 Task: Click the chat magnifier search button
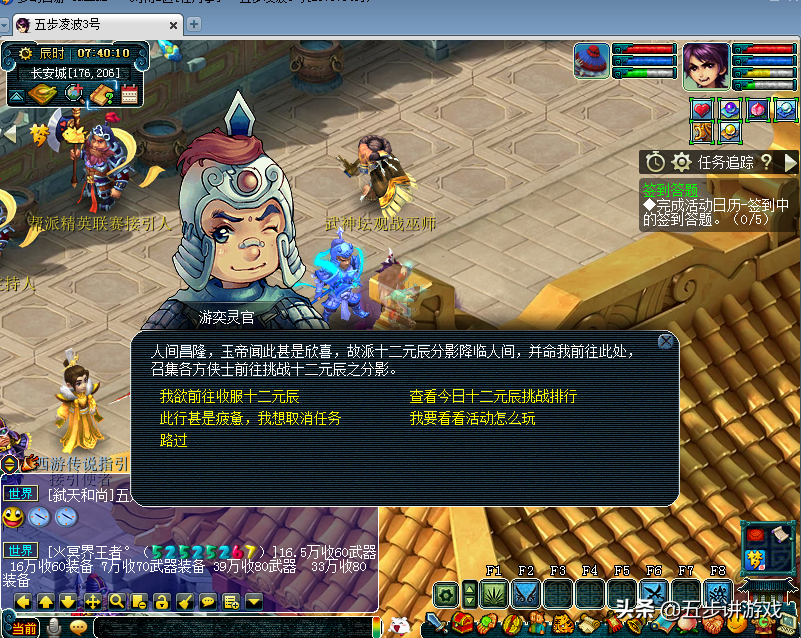click(116, 601)
